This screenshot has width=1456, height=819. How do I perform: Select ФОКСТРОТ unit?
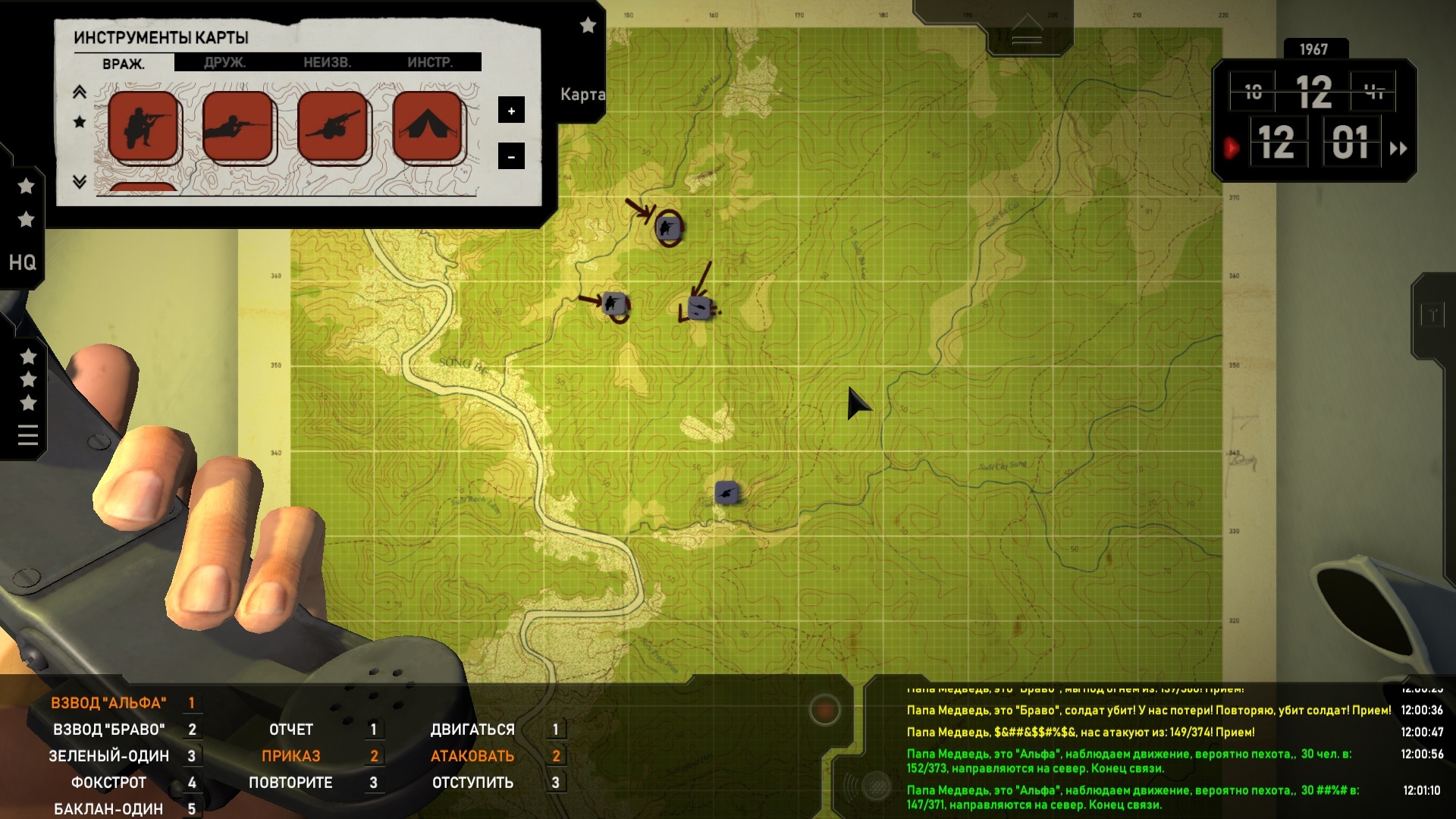[x=109, y=783]
